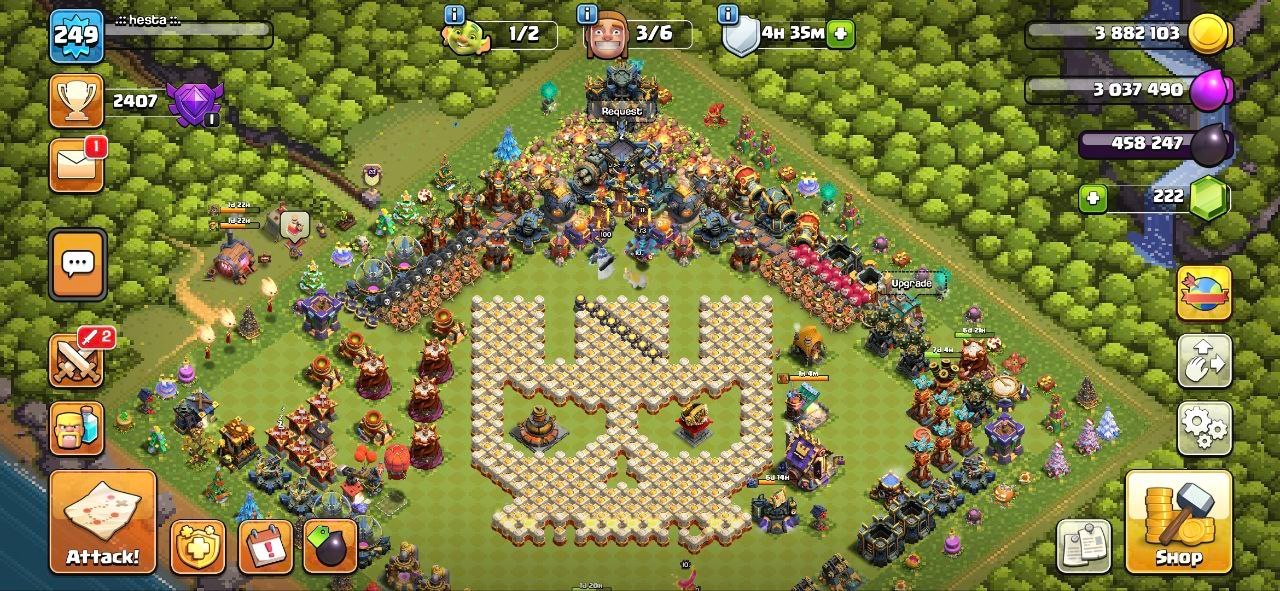This screenshot has width=1280, height=591.
Task: Open the hand with arrows layout editor
Action: 1203,361
